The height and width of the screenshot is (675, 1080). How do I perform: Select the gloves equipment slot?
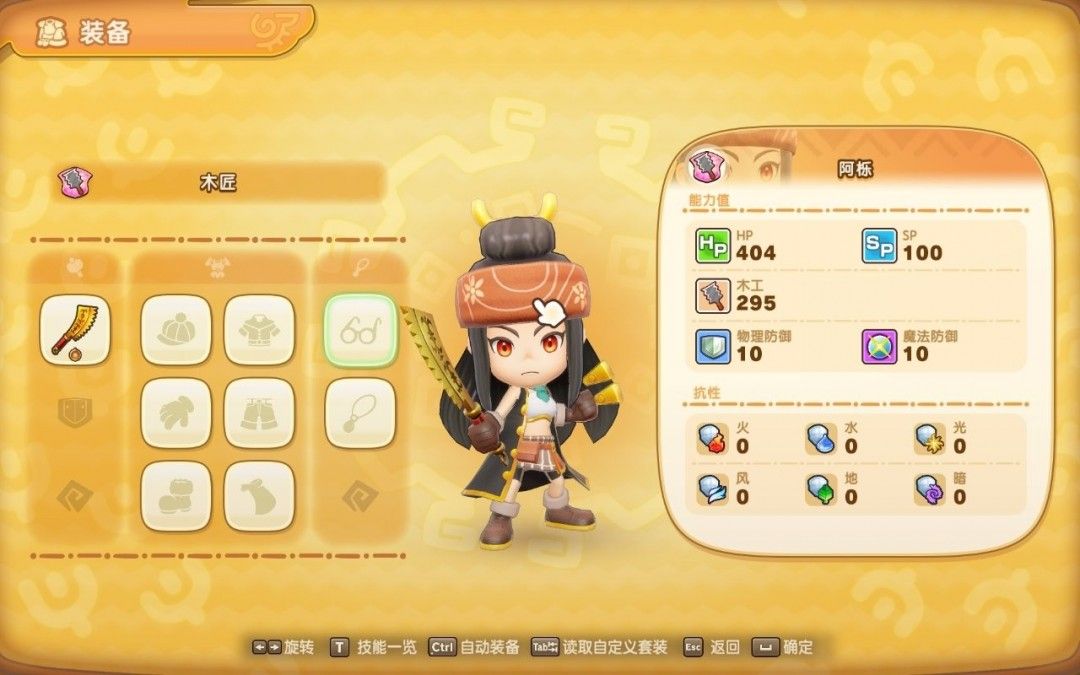click(176, 412)
